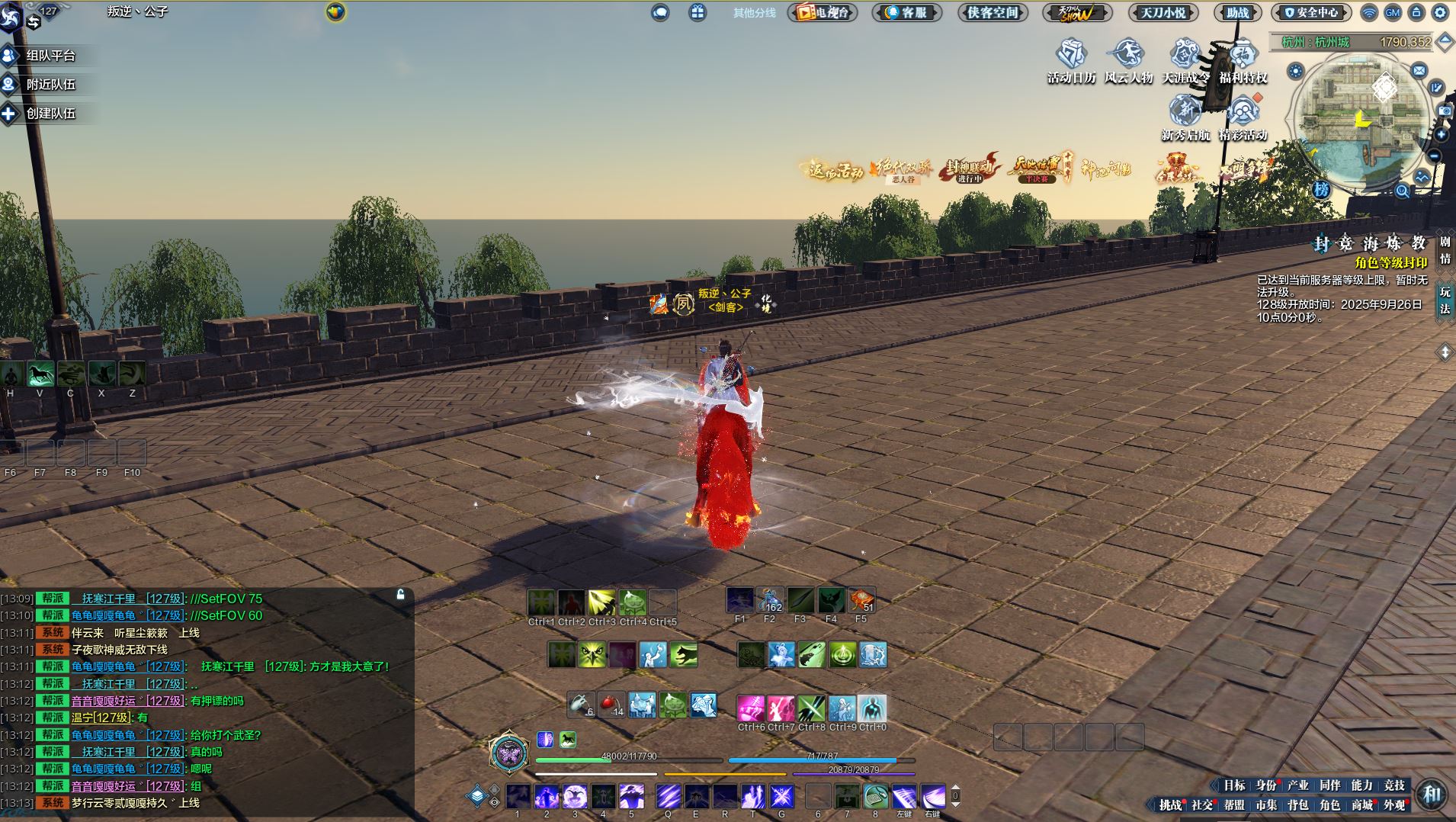
Task: Open the settings gear in top-right corner
Action: coord(1440,12)
